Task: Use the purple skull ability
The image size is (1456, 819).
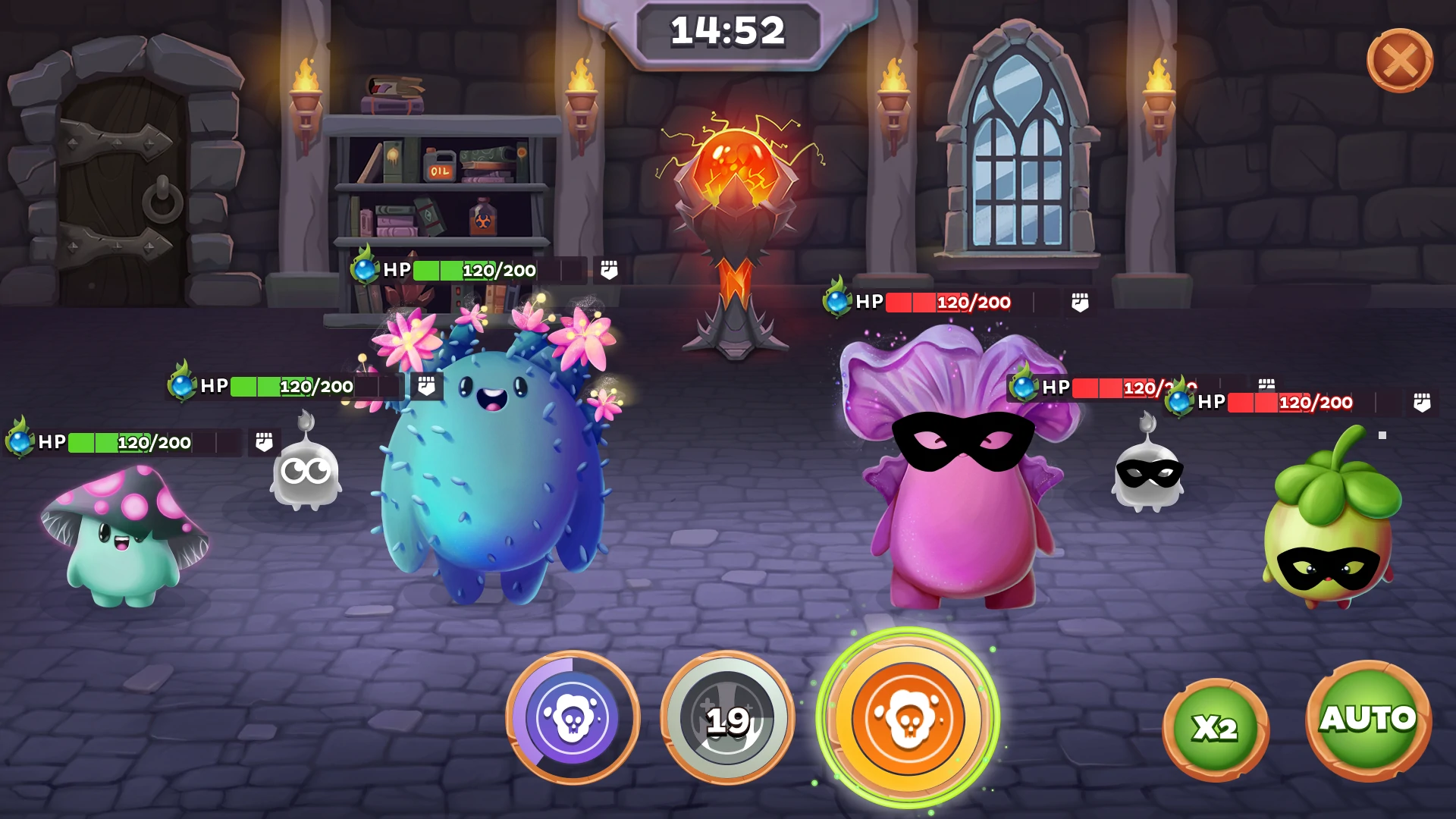Action: click(573, 717)
